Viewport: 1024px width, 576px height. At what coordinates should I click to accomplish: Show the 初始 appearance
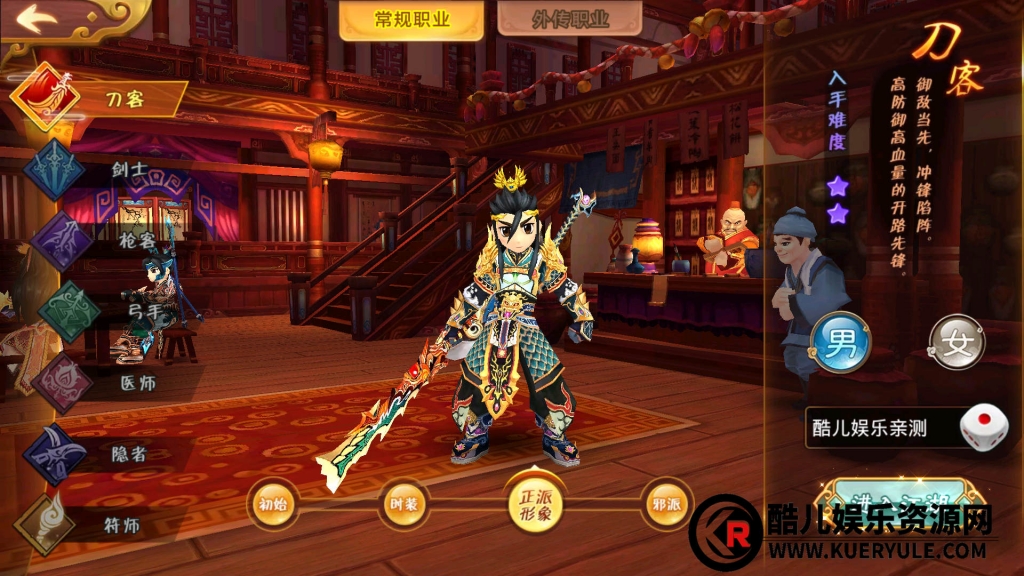(x=273, y=505)
